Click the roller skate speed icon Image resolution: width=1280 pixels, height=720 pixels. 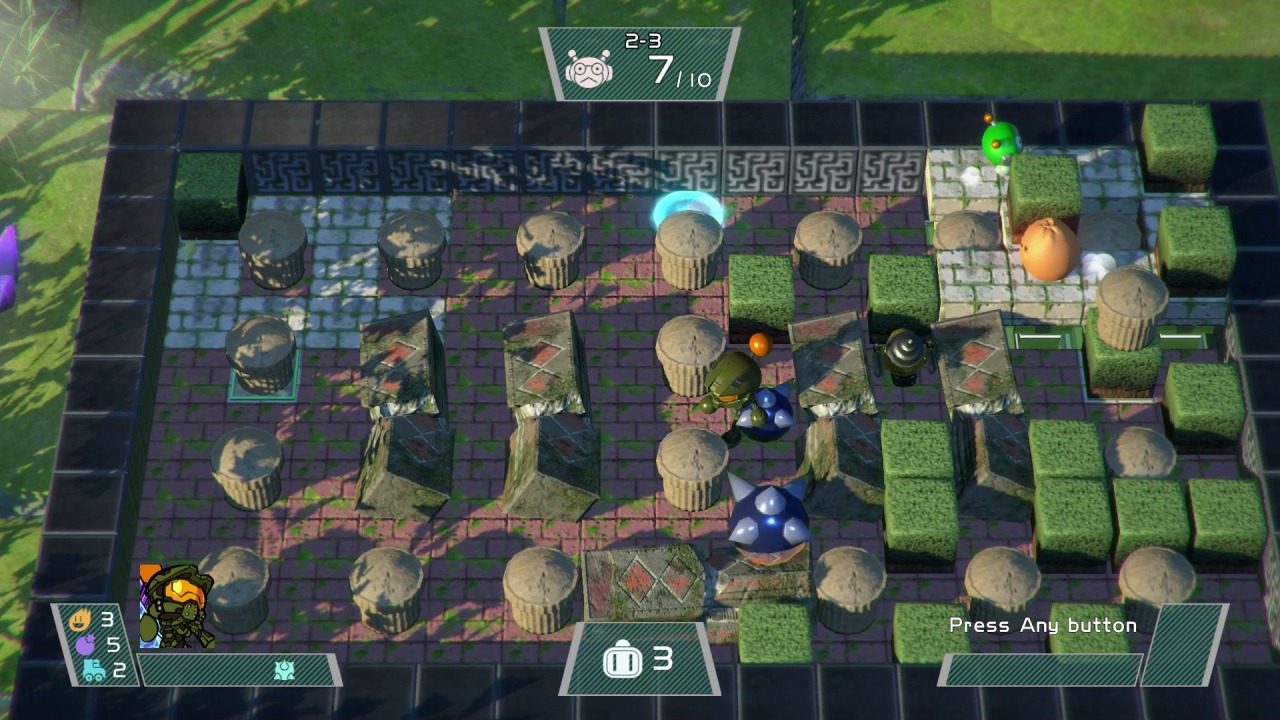[93, 670]
